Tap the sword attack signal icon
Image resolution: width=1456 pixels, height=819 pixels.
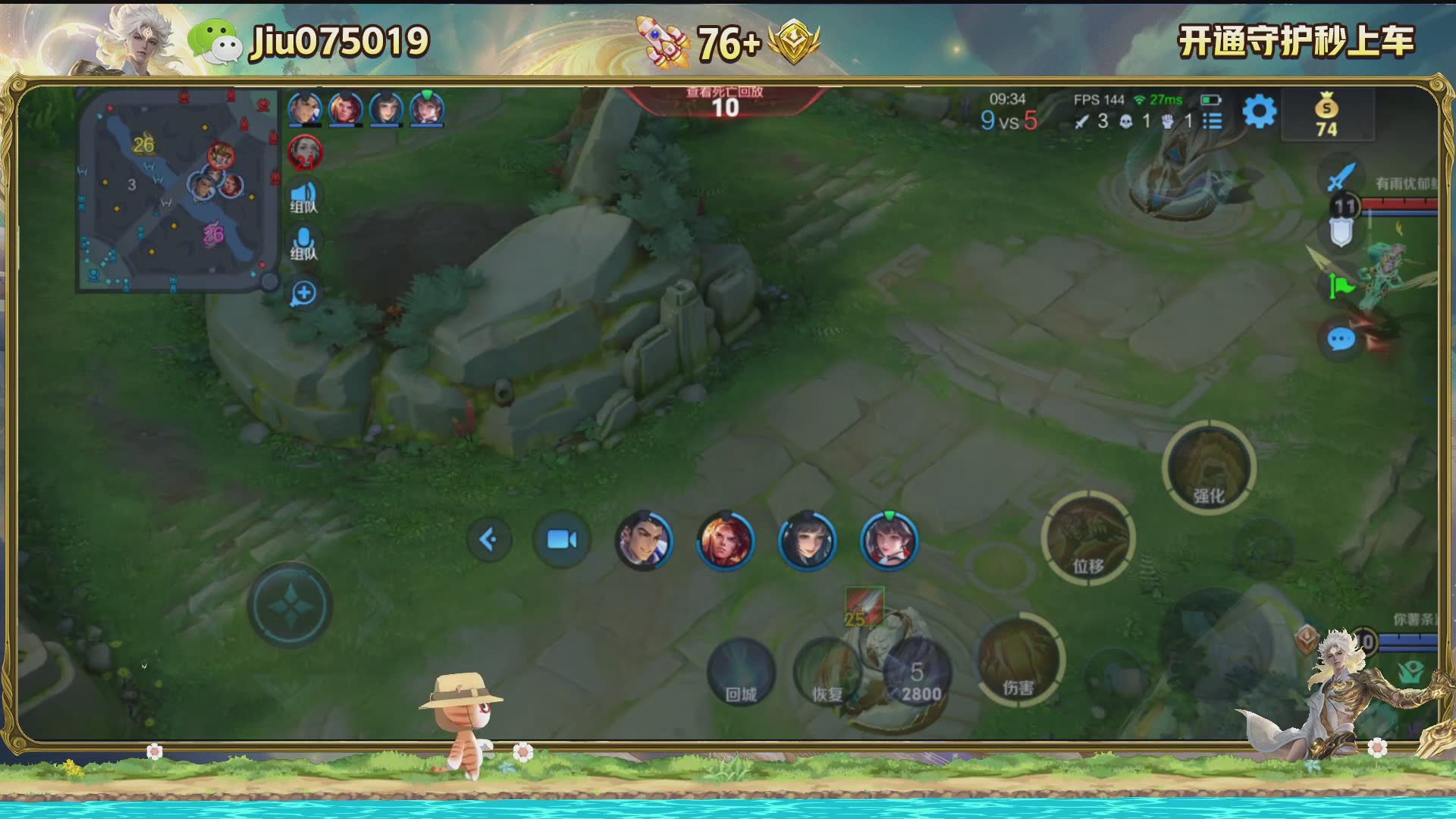[x=1341, y=176]
